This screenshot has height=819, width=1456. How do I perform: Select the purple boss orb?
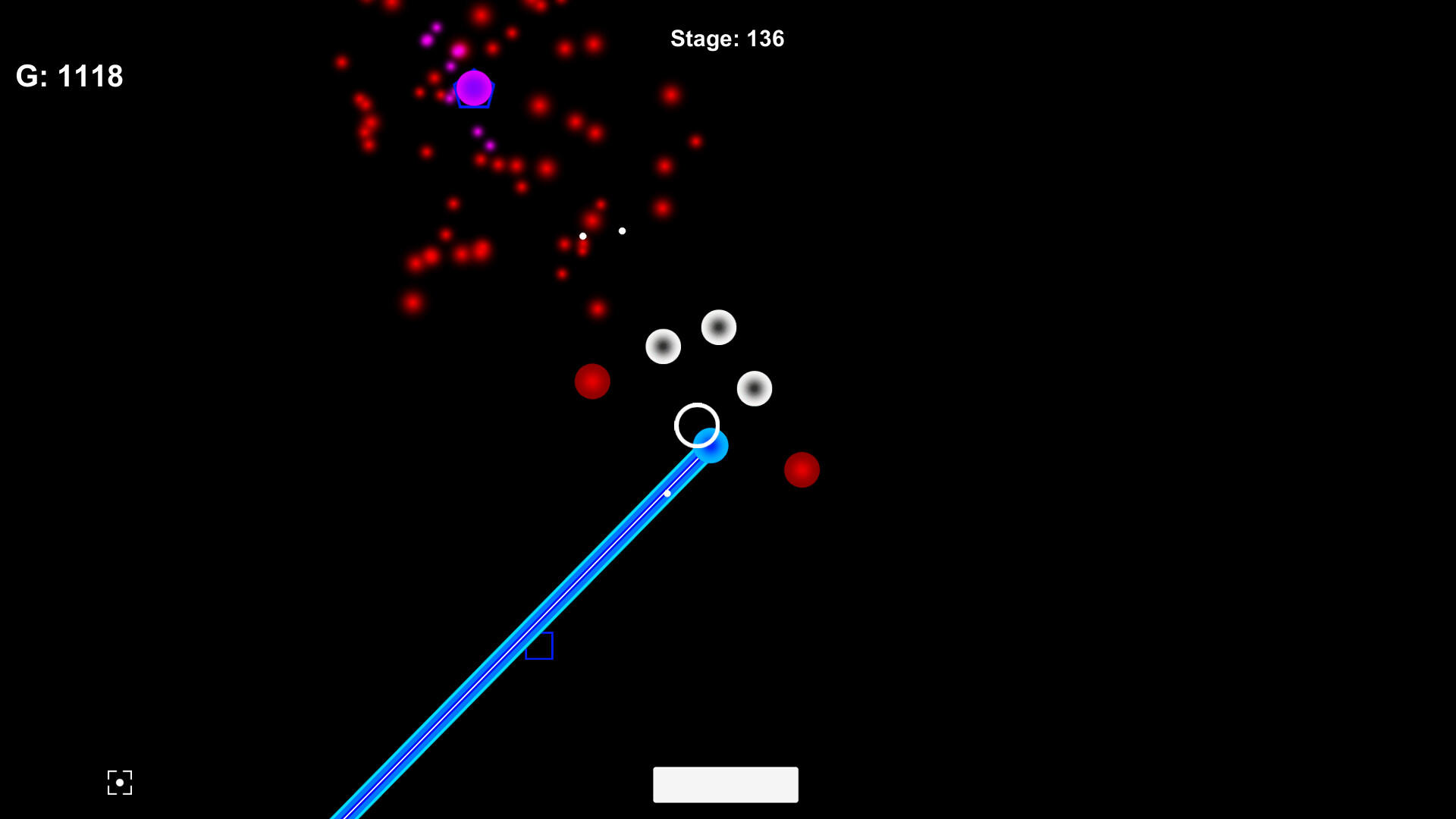click(x=475, y=89)
